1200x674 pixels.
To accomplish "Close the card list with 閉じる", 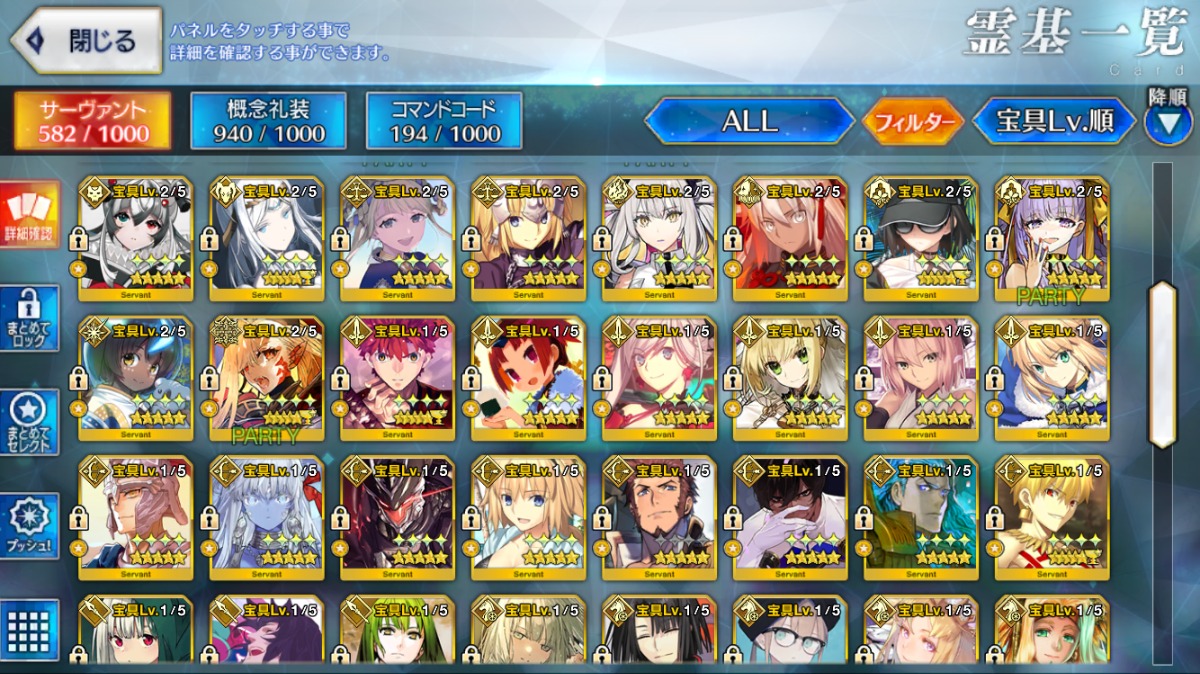I will pyautogui.click(x=86, y=41).
